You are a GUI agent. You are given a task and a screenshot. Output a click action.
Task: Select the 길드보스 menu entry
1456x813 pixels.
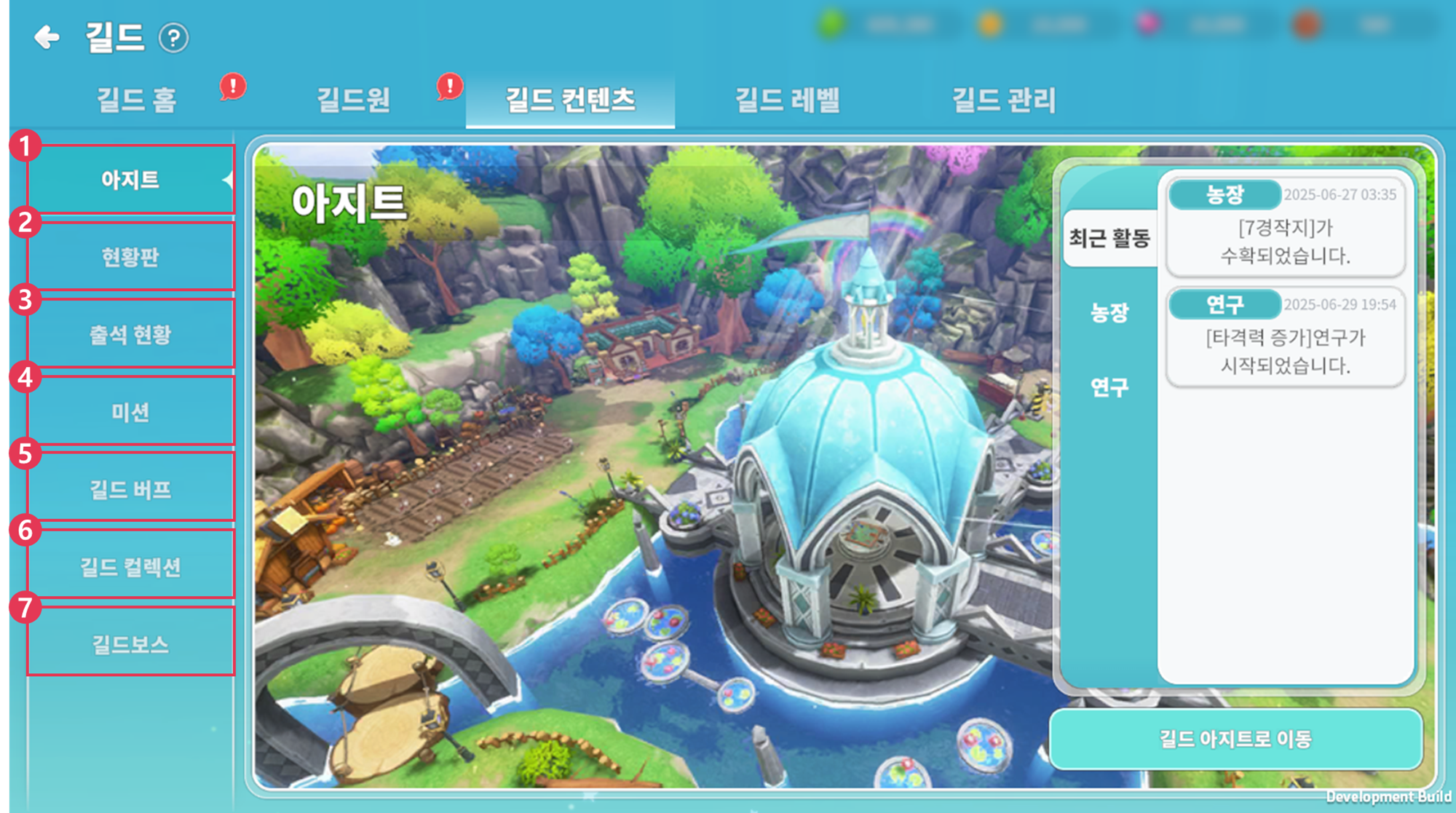(x=130, y=644)
